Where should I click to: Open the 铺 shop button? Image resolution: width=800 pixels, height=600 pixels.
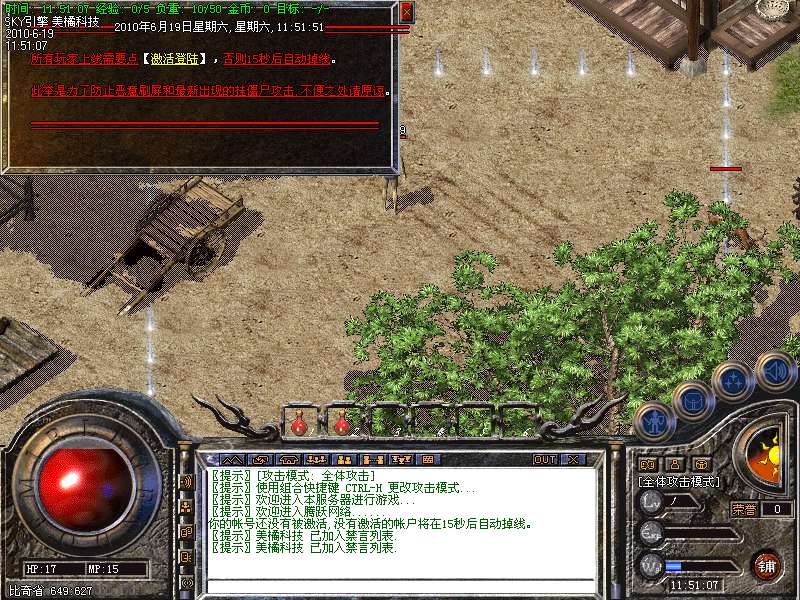pyautogui.click(x=767, y=565)
